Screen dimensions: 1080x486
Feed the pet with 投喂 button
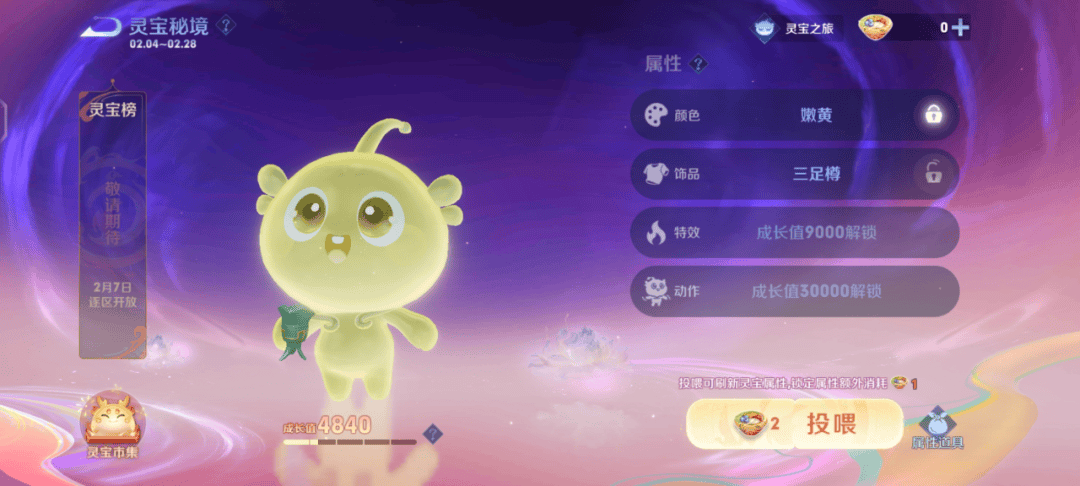[794, 424]
